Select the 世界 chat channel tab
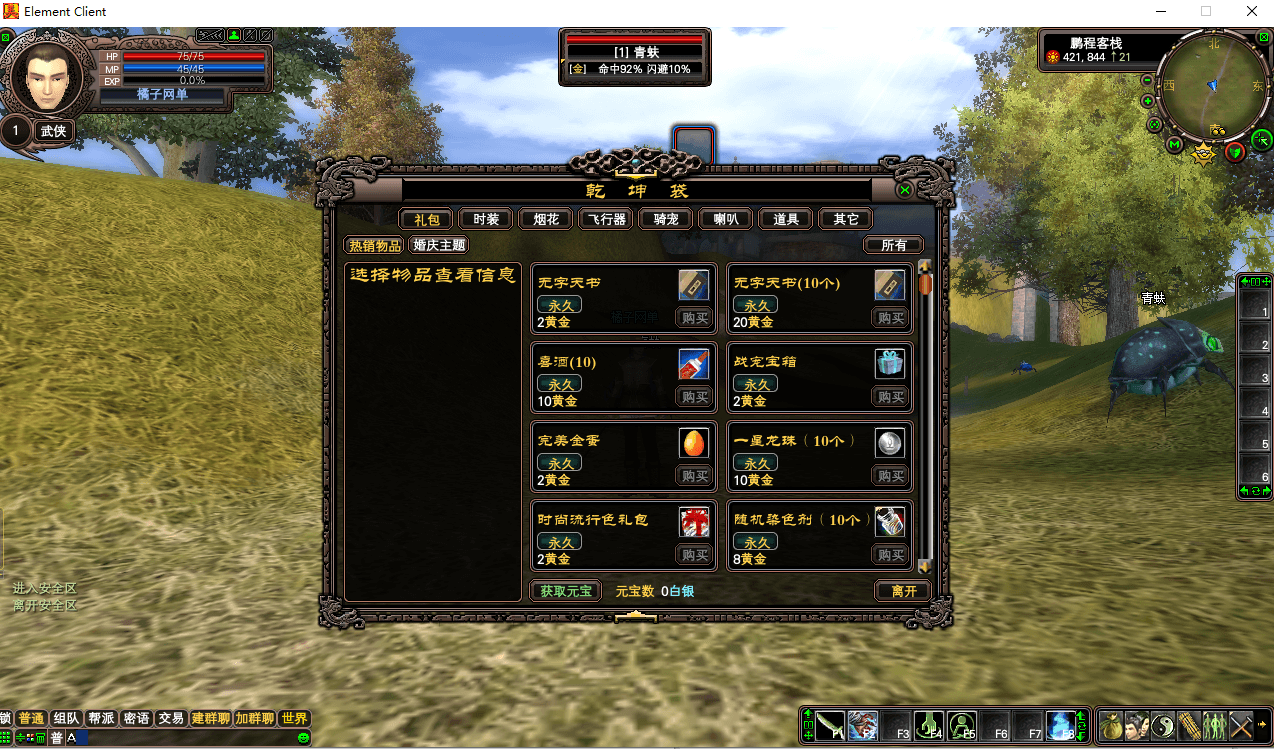The image size is (1274, 749). (294, 718)
